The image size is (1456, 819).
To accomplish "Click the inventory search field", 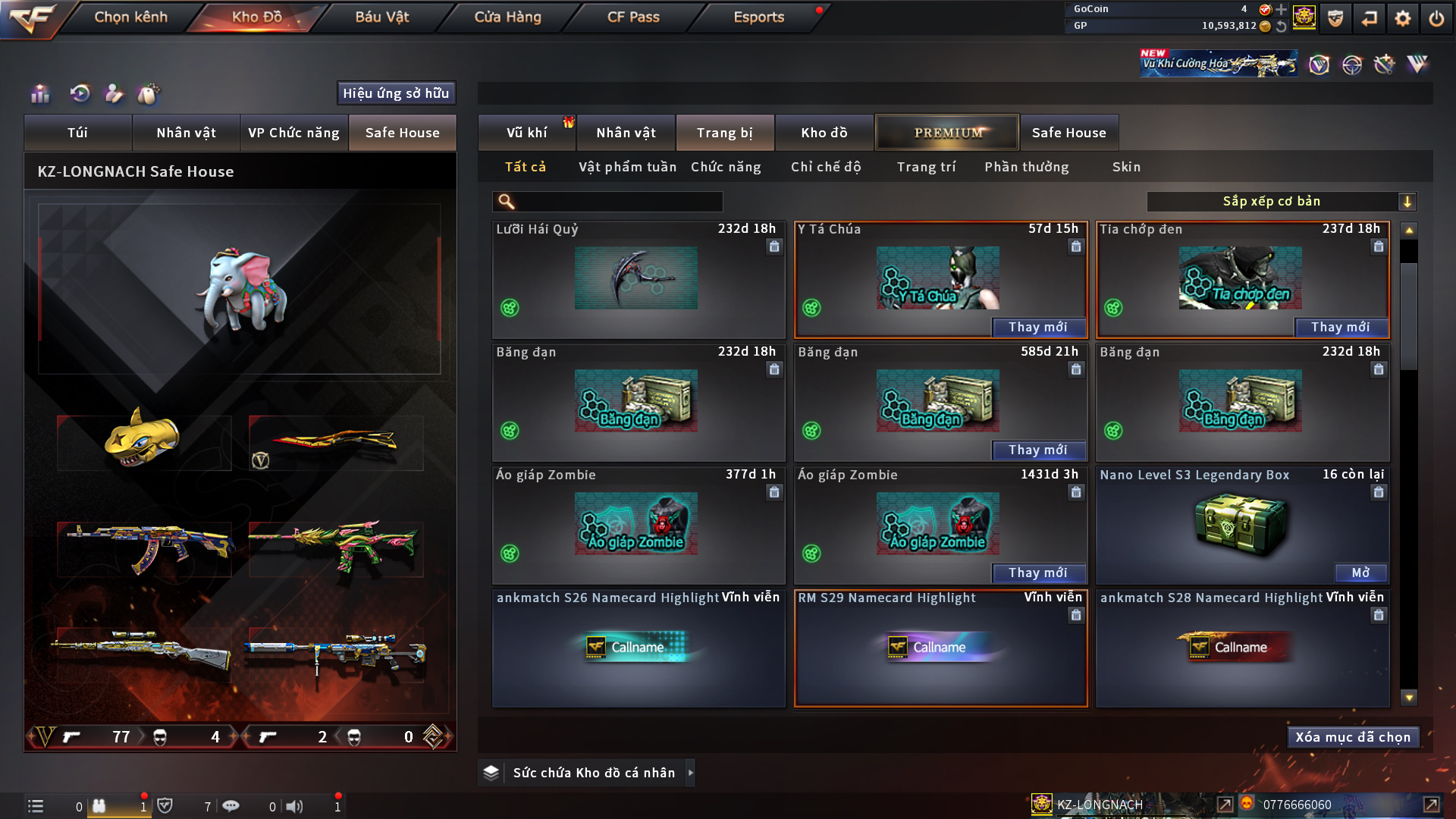I will pyautogui.click(x=618, y=202).
